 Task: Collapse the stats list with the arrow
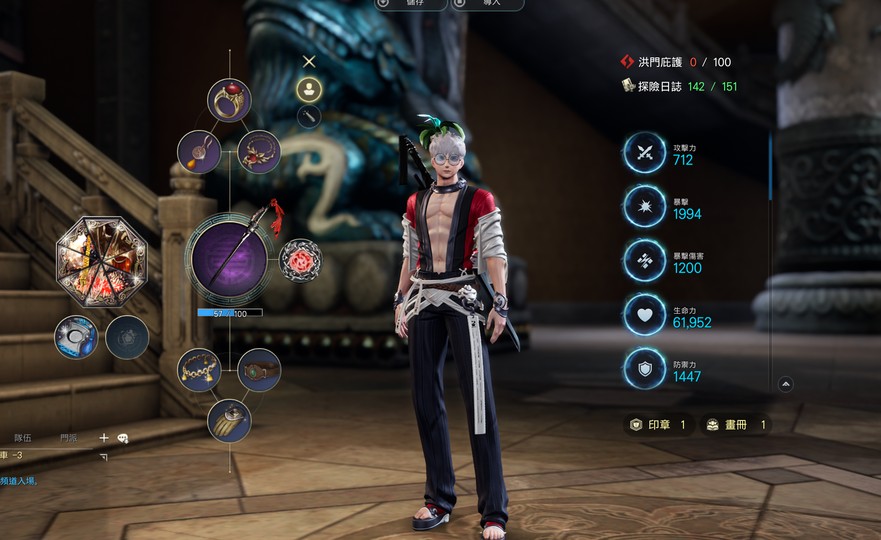pos(786,384)
